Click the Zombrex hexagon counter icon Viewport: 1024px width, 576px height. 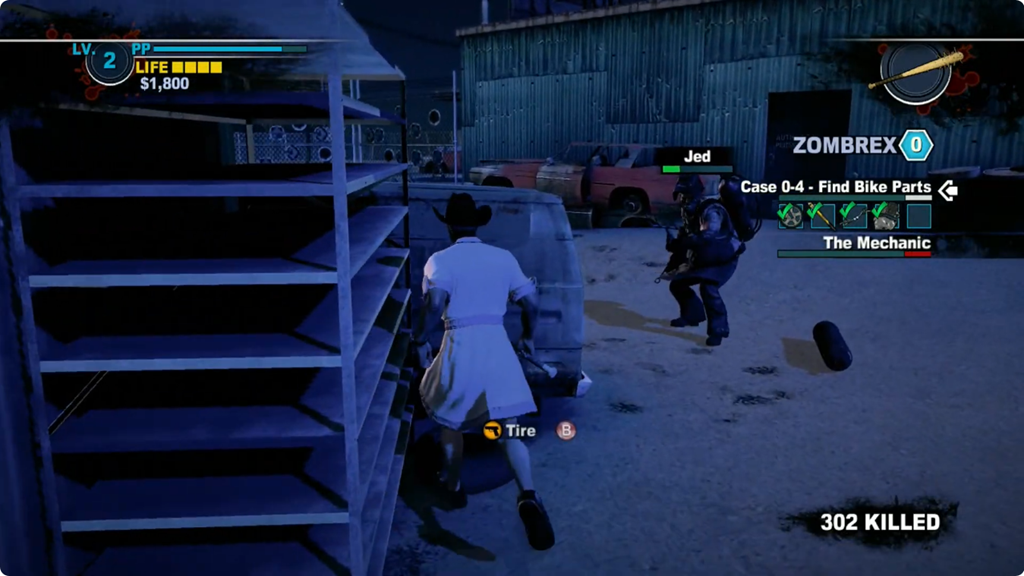click(x=915, y=146)
